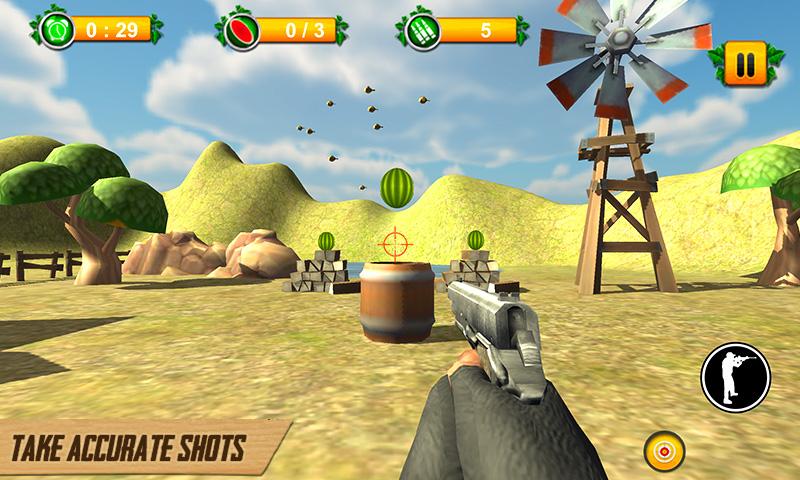Pause the game with the orange button

click(744, 66)
